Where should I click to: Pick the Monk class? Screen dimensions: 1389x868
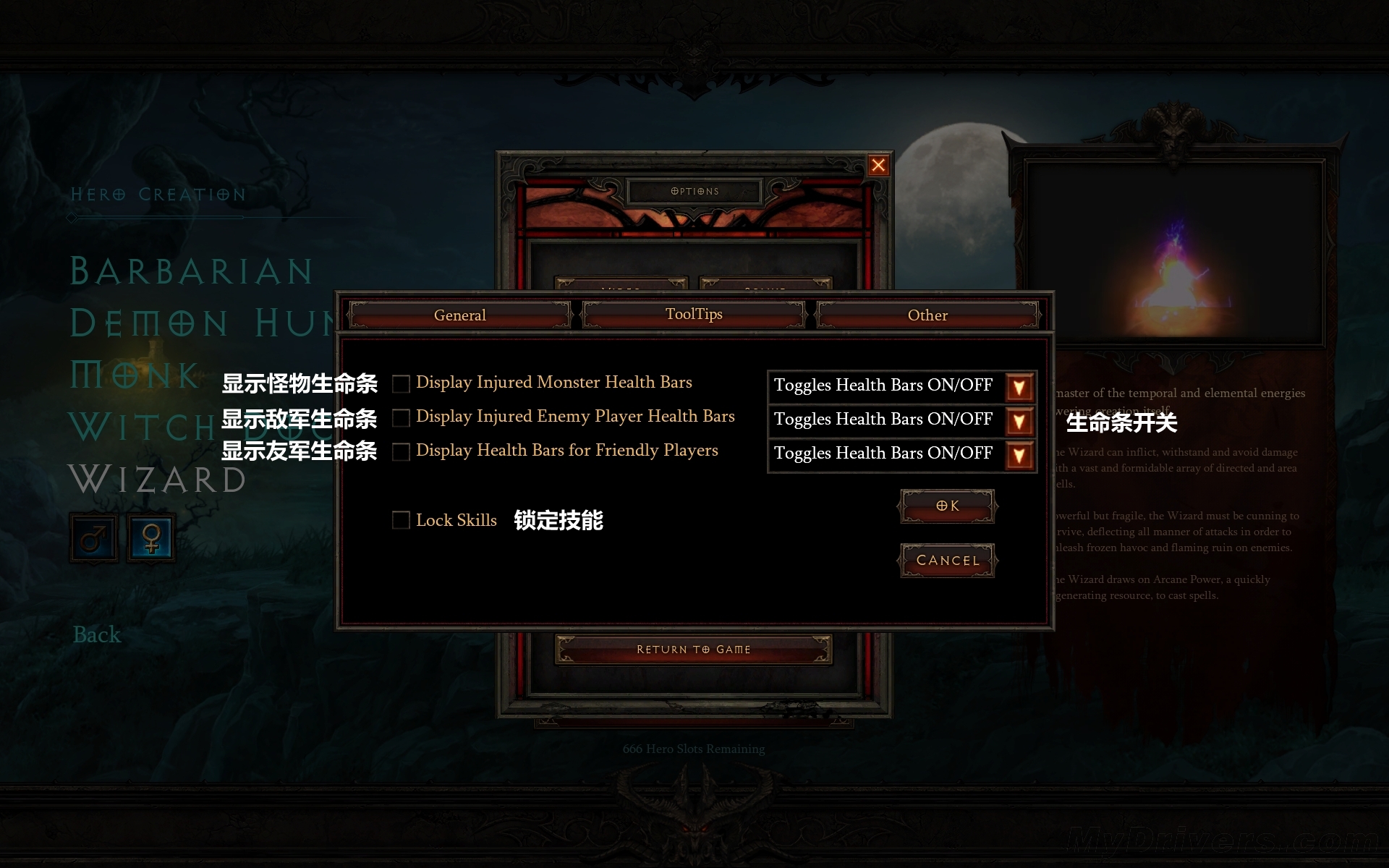tap(135, 375)
